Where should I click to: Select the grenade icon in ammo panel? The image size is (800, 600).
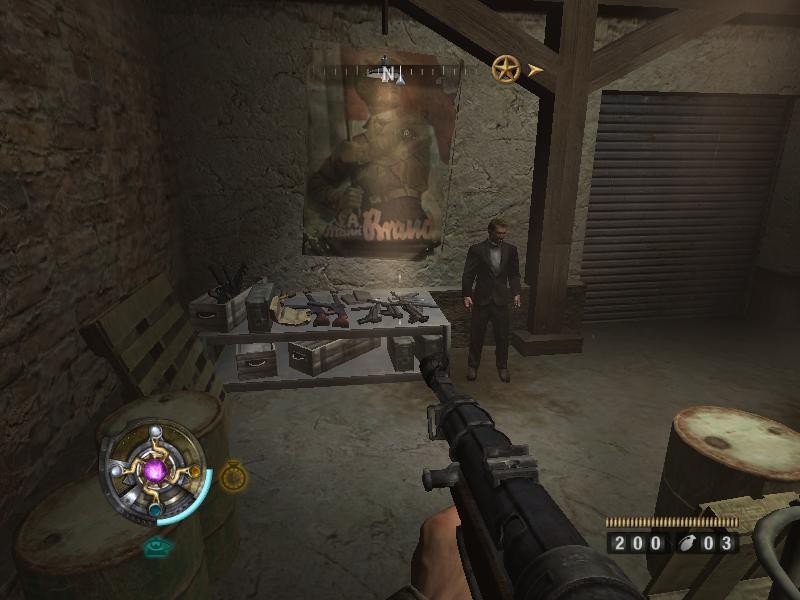pyautogui.click(x=690, y=544)
